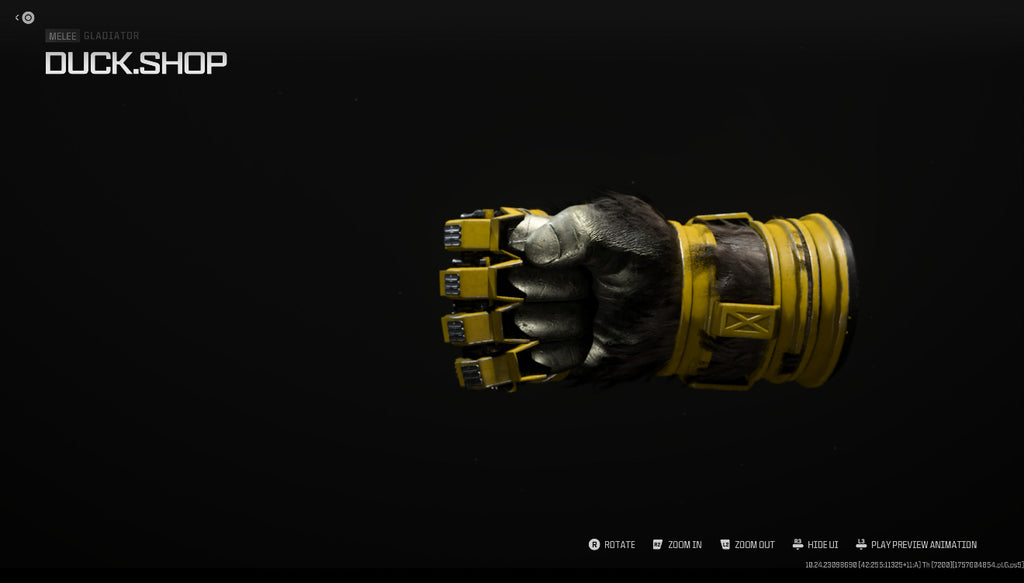Hide the UI overlay
1024x583 pixels.
[x=815, y=545]
